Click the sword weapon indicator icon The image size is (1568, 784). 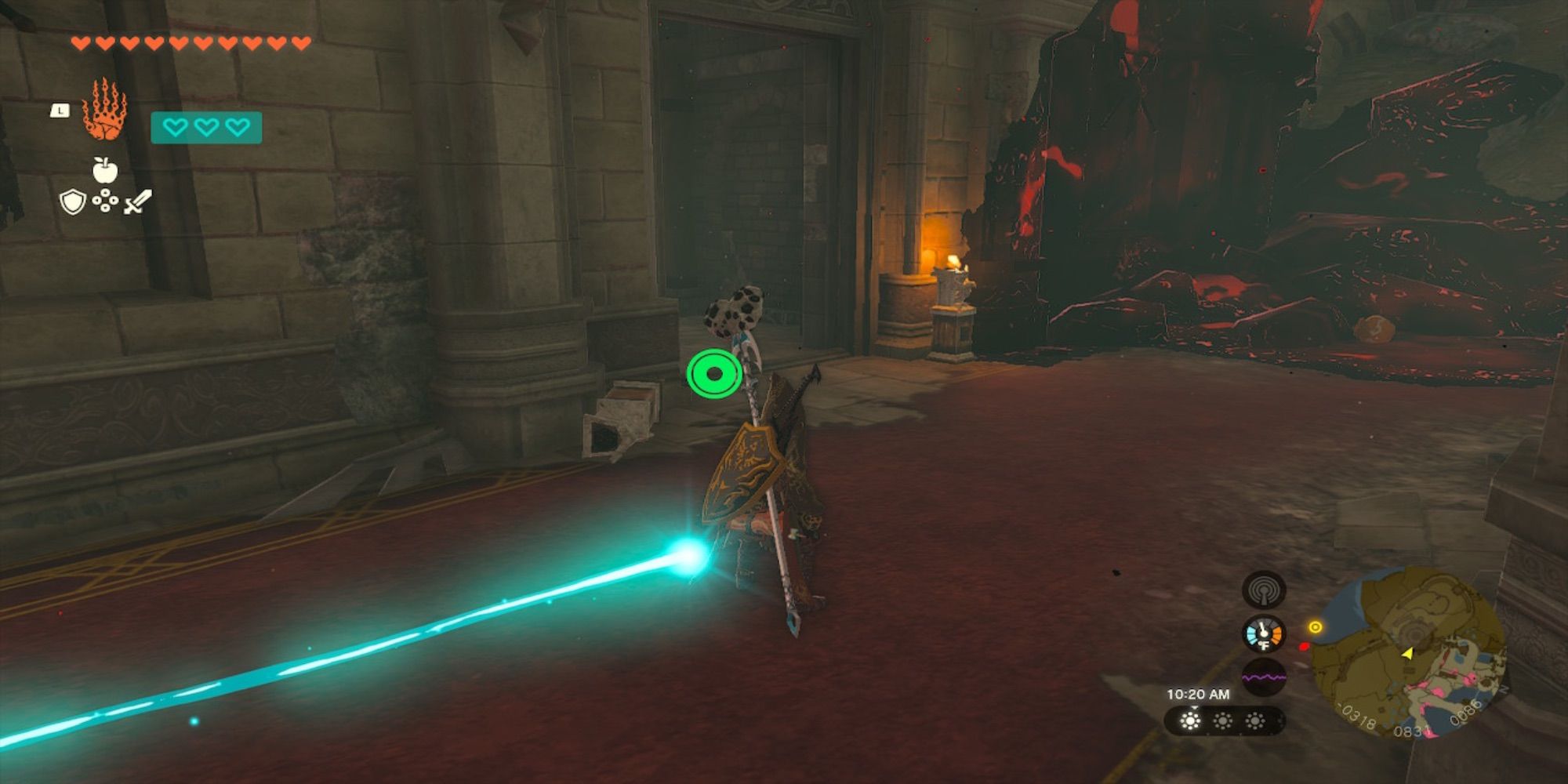point(136,201)
